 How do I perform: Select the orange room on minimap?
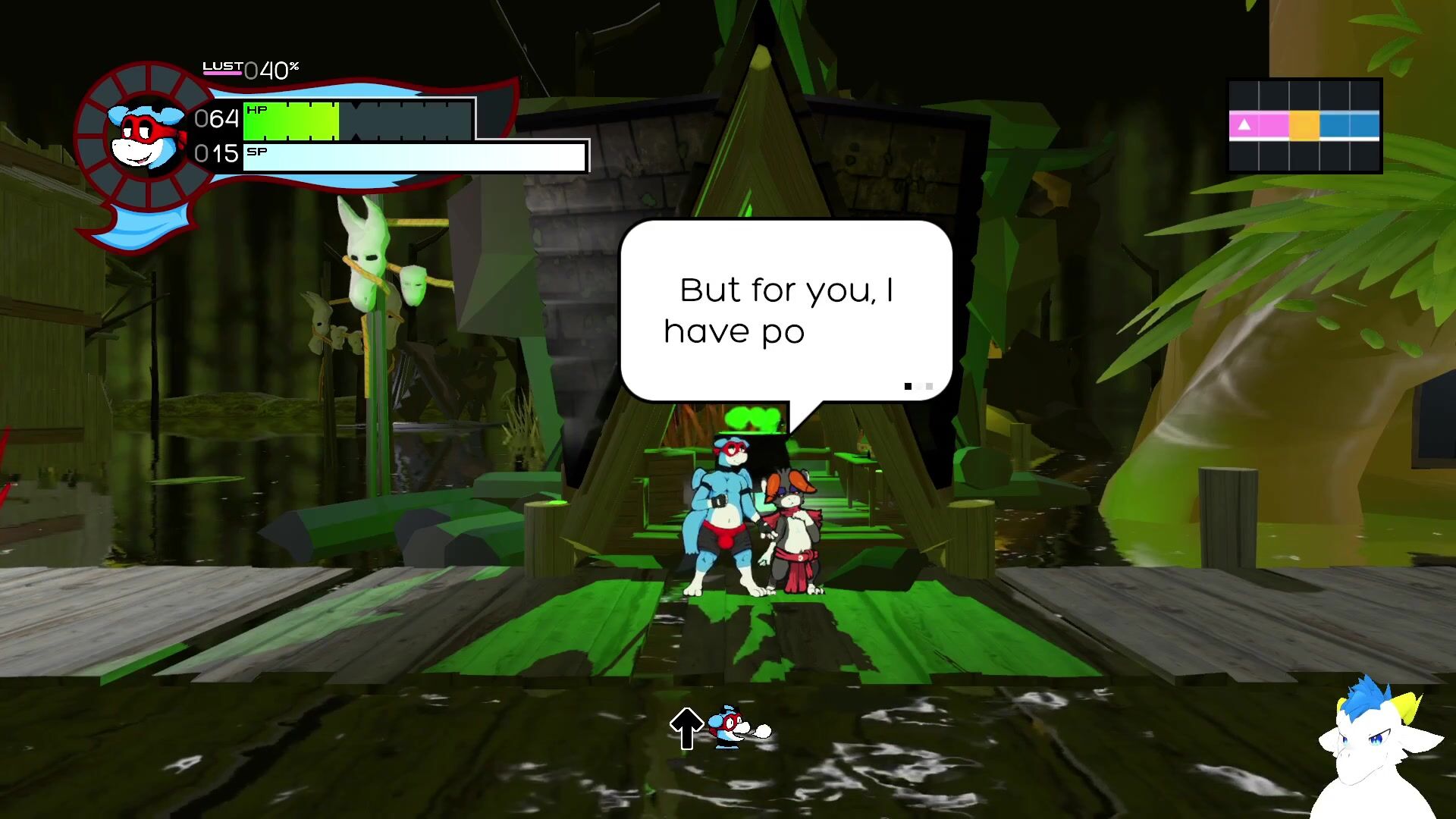[x=1304, y=125]
